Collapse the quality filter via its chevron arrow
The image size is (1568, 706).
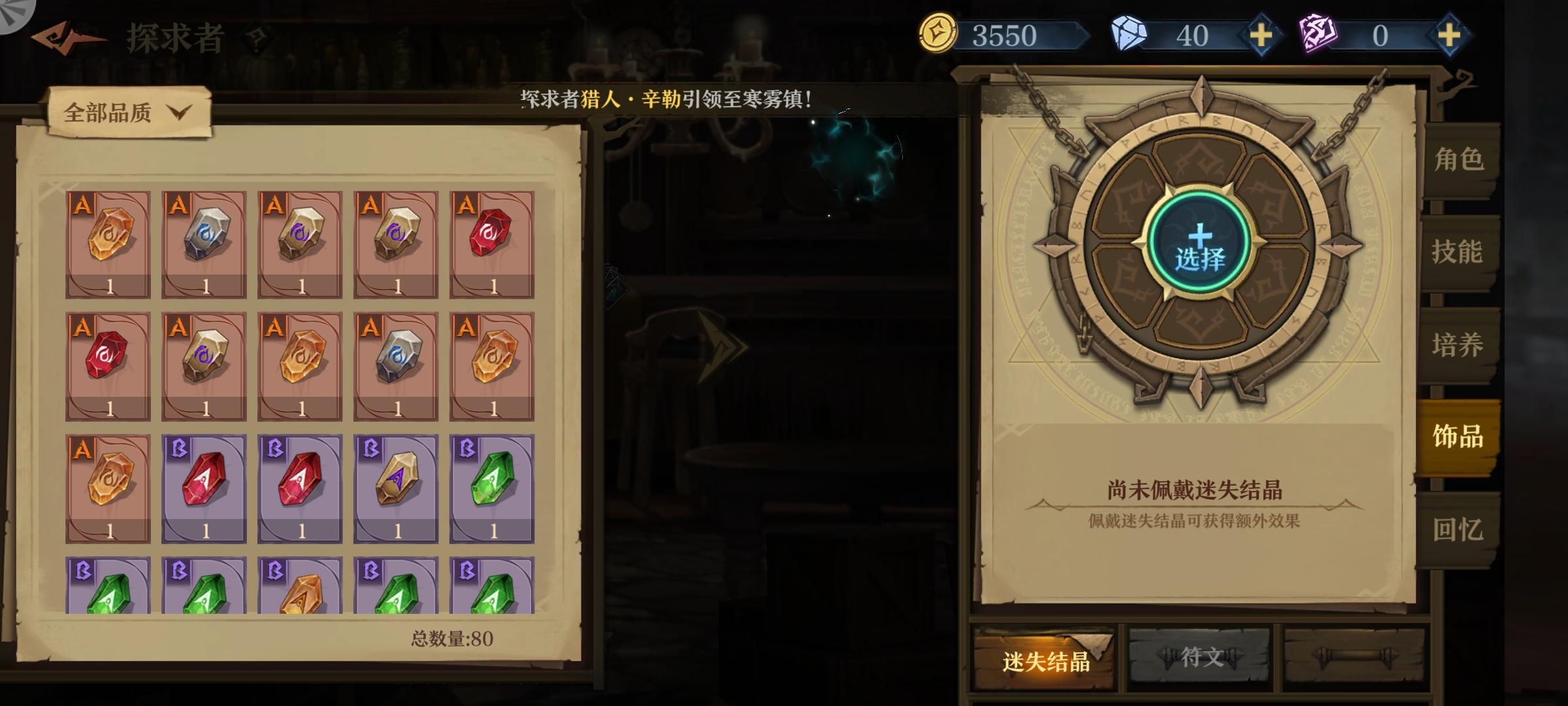tap(182, 112)
